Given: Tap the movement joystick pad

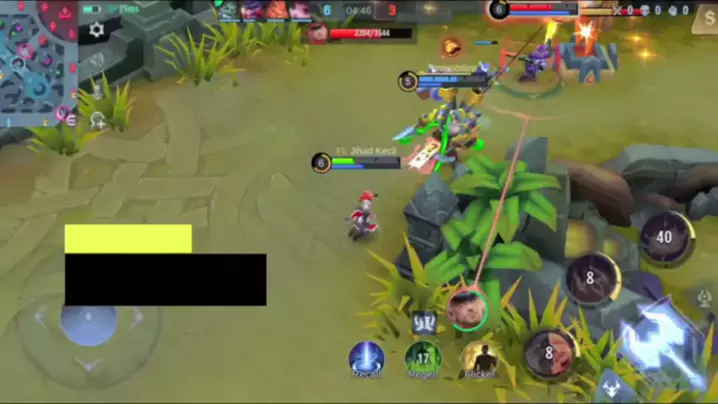Looking at the screenshot, I should coord(89,322).
